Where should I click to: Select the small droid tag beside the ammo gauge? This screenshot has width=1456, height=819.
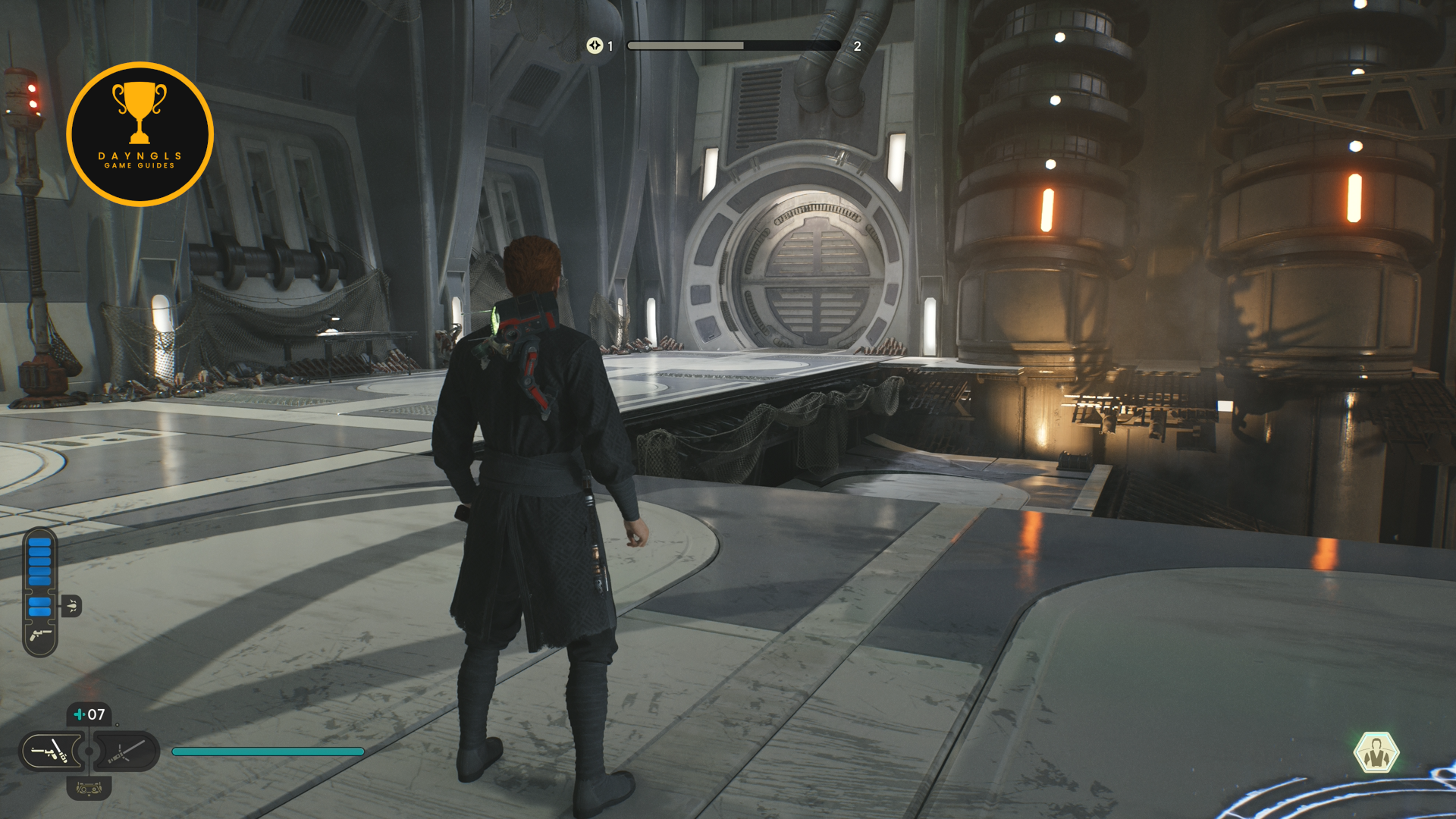click(x=71, y=606)
